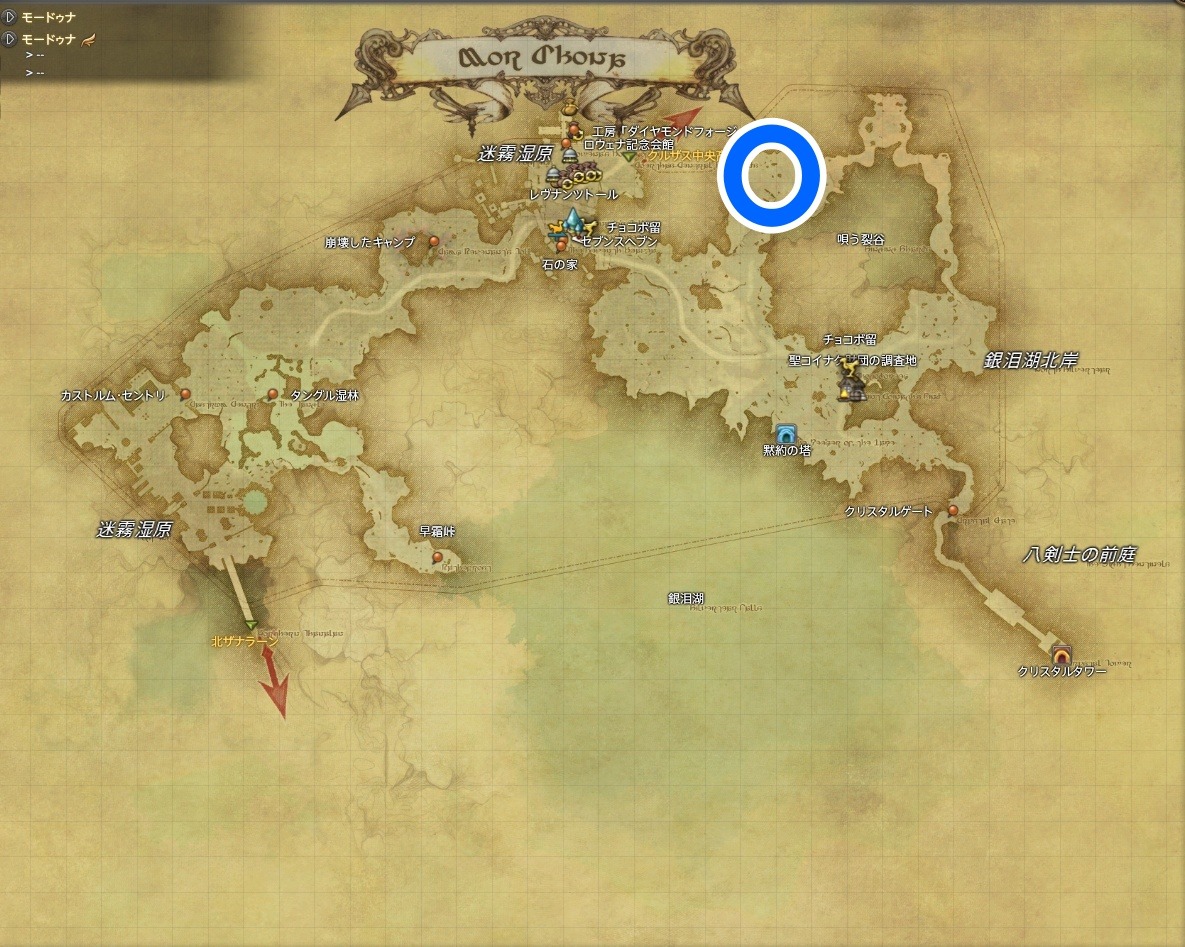The height and width of the screenshot is (947, 1185).
Task: Select the 早霜峠 orange map marker
Action: (x=437, y=556)
